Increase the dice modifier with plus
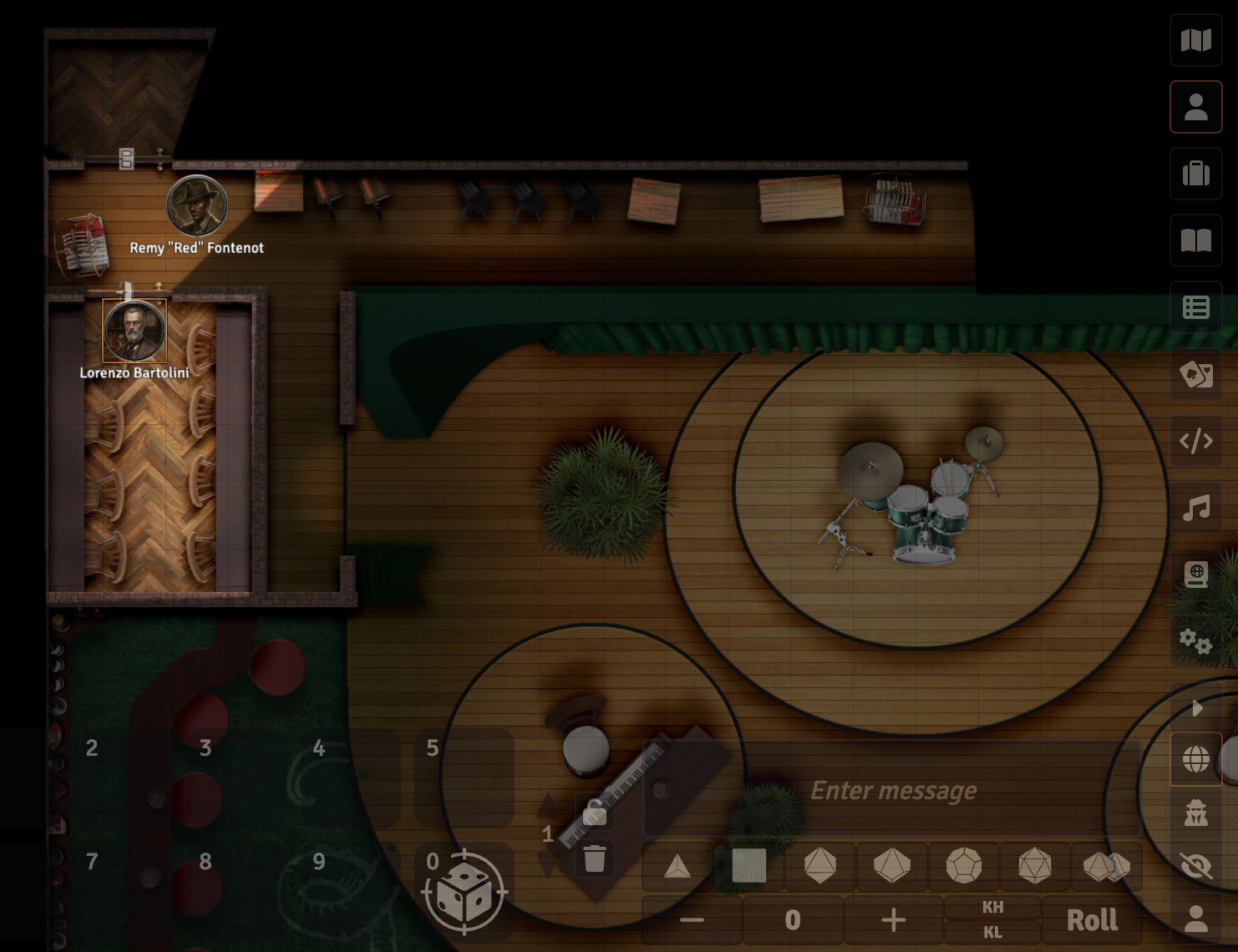The width and height of the screenshot is (1238, 952). coord(893,919)
